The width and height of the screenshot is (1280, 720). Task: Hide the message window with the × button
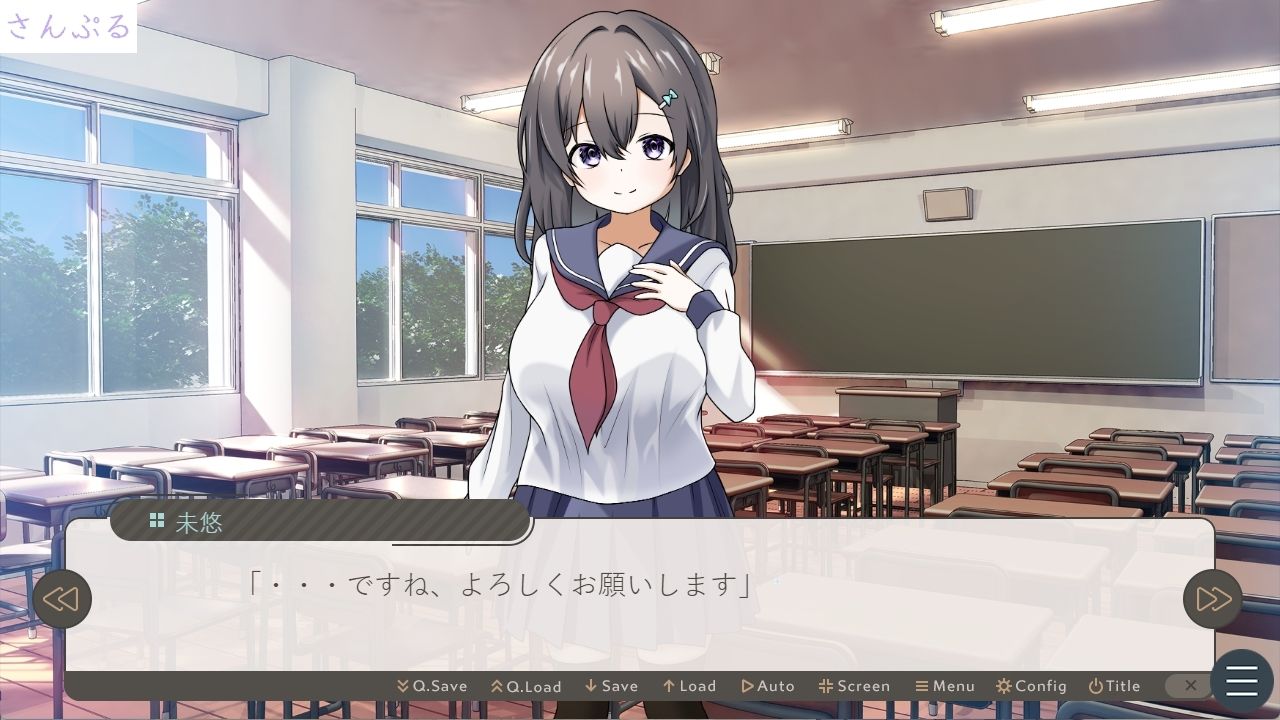tap(1189, 686)
